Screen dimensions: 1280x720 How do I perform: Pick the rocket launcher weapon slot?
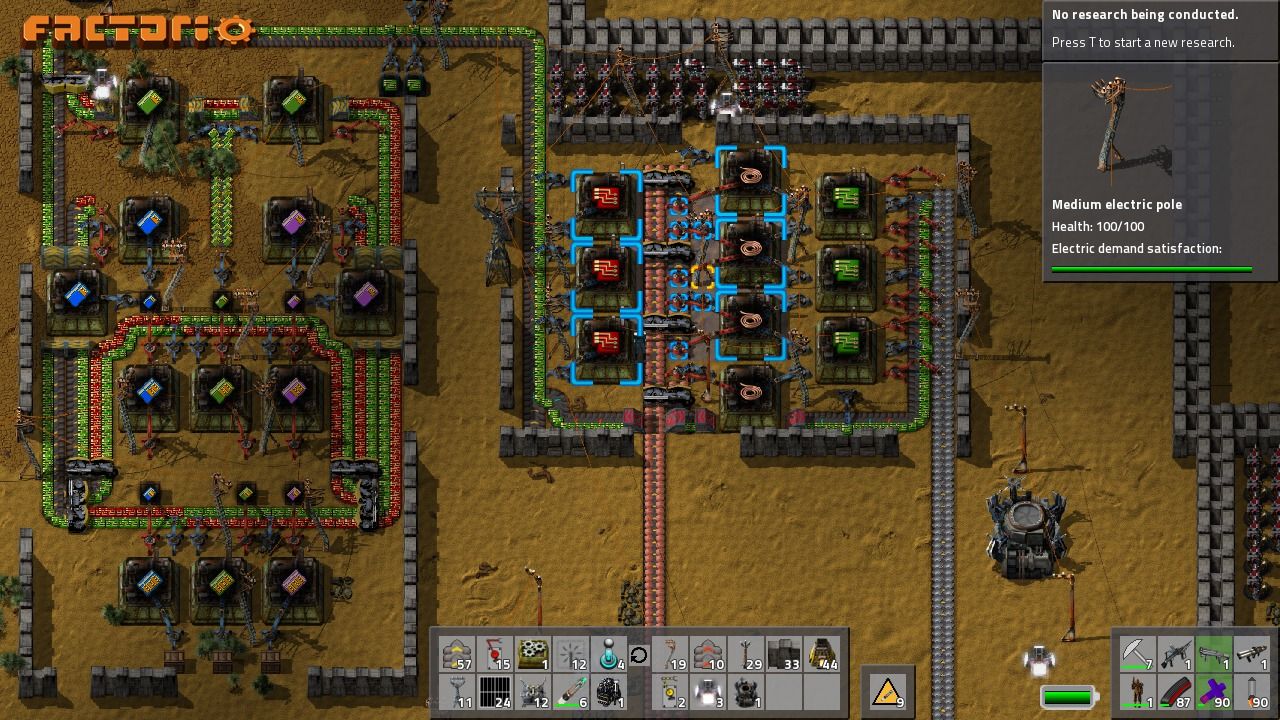tap(1251, 655)
